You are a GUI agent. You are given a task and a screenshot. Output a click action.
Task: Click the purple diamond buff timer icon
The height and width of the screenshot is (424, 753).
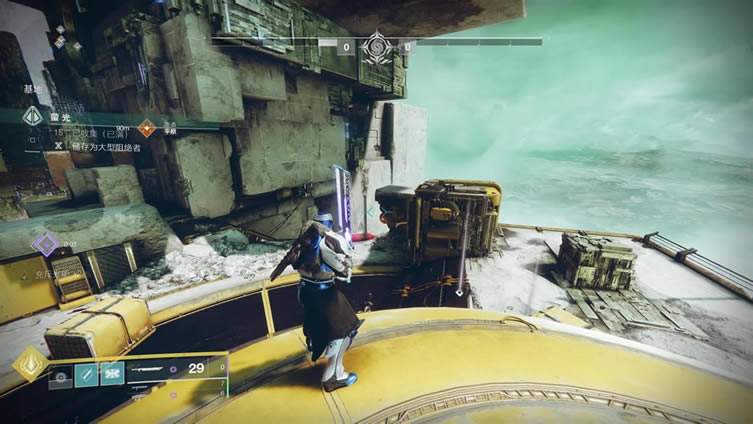pyautogui.click(x=44, y=242)
